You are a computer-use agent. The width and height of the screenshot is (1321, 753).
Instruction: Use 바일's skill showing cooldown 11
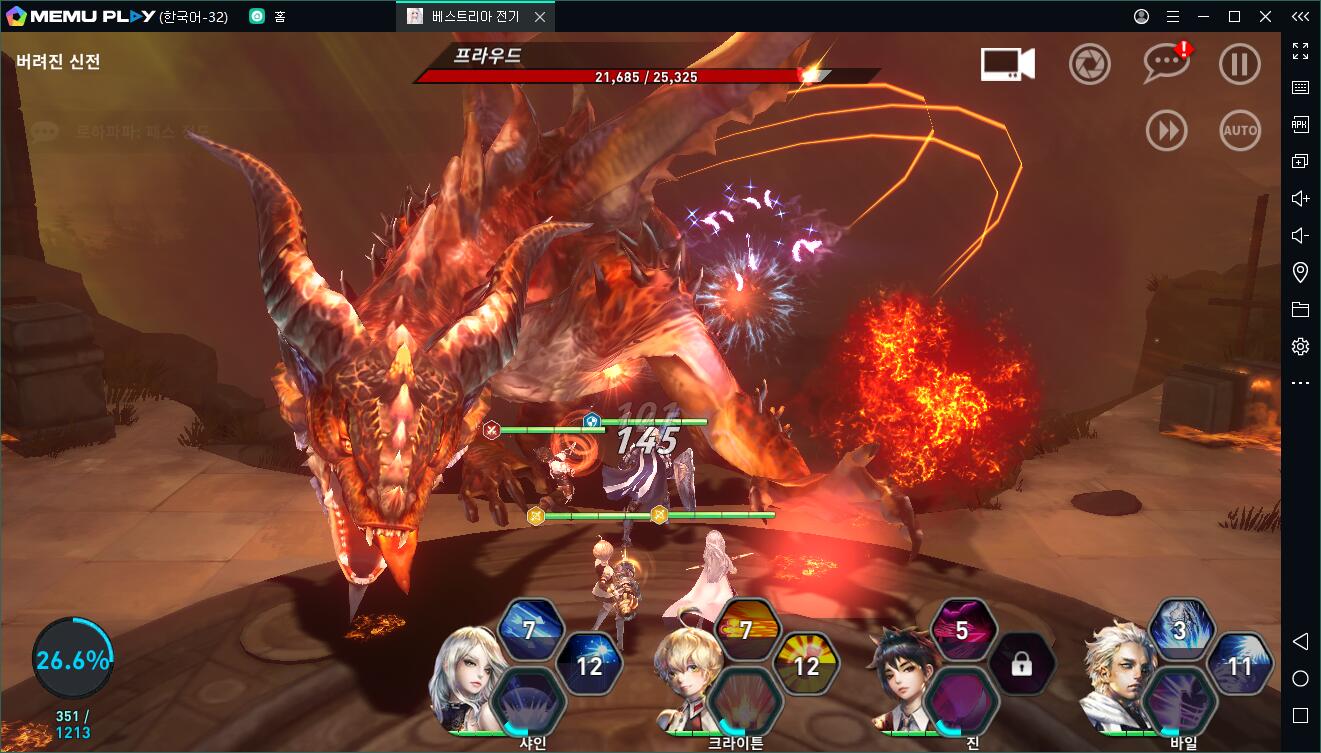coord(1240,665)
